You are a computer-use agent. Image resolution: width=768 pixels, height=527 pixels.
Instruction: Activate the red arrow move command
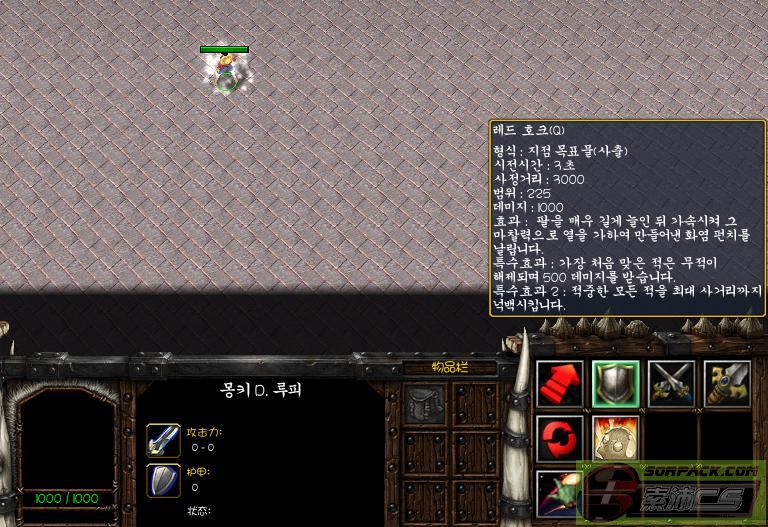coord(560,384)
